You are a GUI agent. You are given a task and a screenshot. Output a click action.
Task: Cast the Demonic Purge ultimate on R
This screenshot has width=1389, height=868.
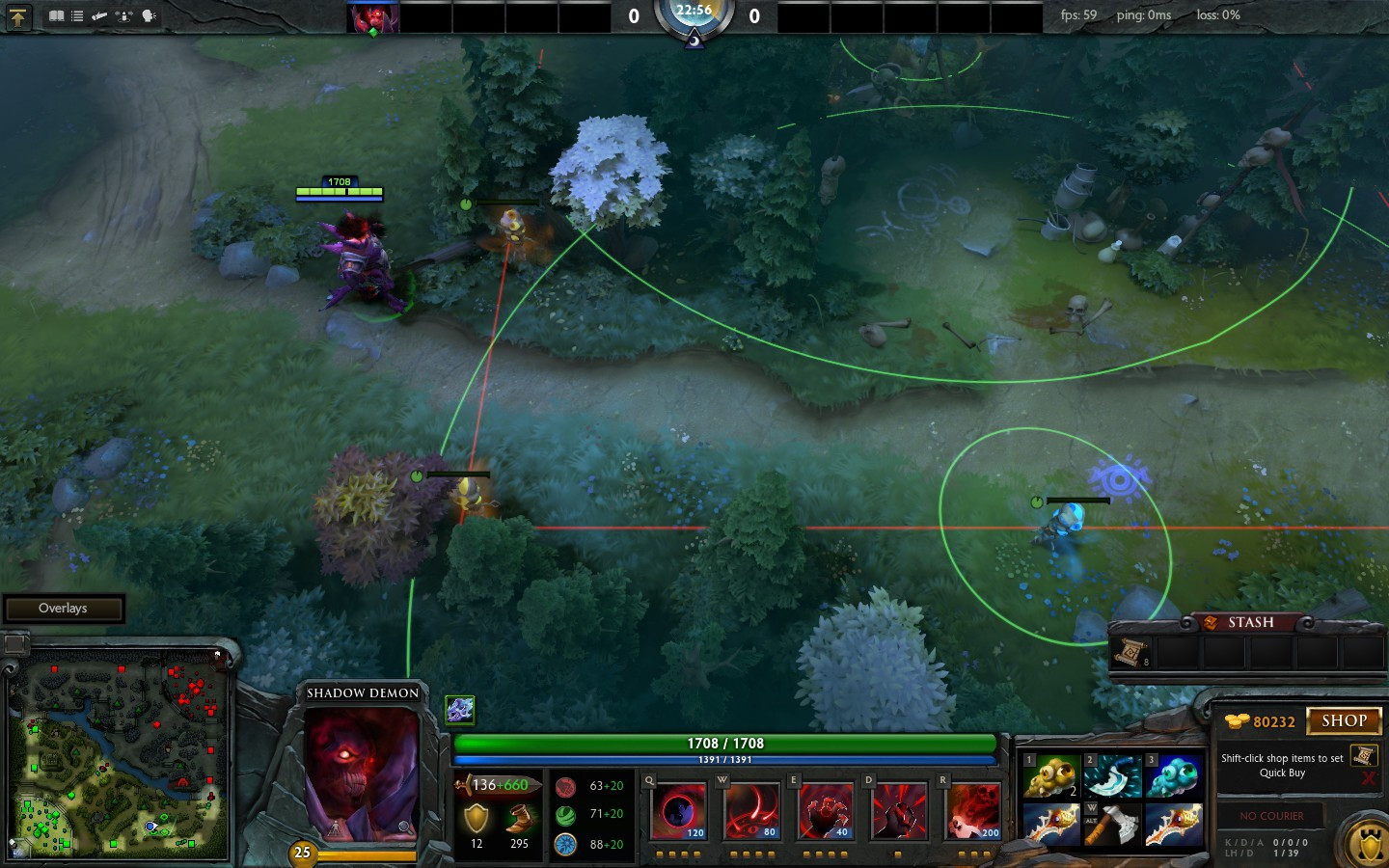click(x=973, y=810)
